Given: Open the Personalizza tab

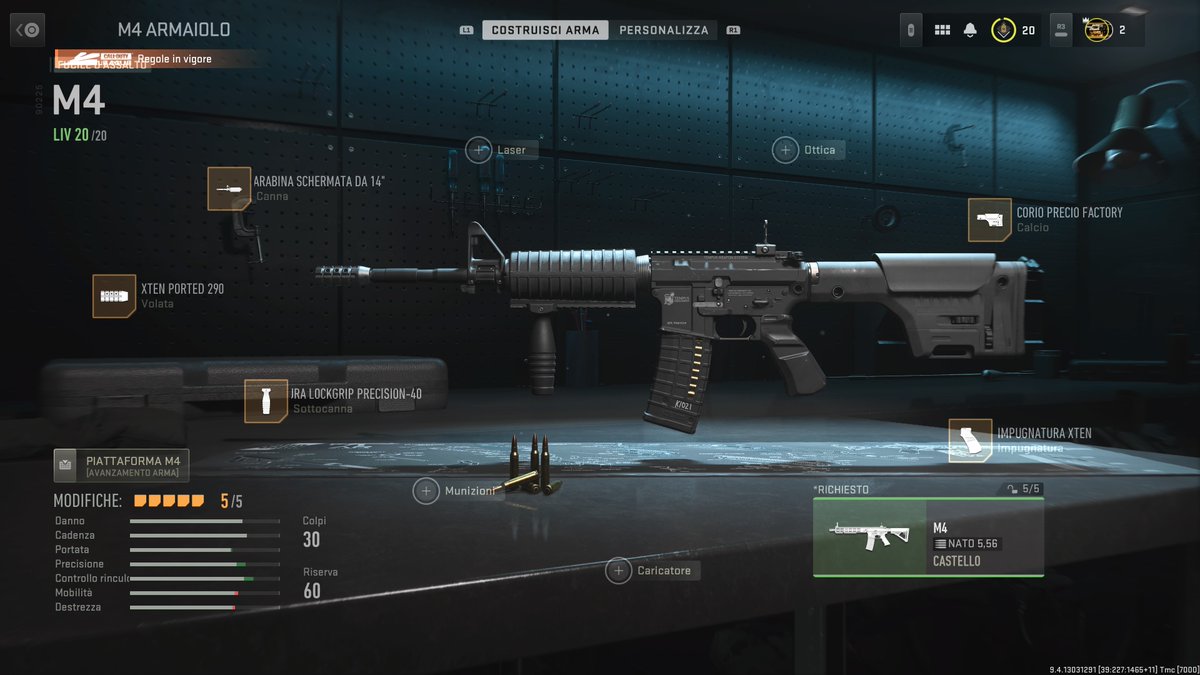Looking at the screenshot, I should 663,30.
